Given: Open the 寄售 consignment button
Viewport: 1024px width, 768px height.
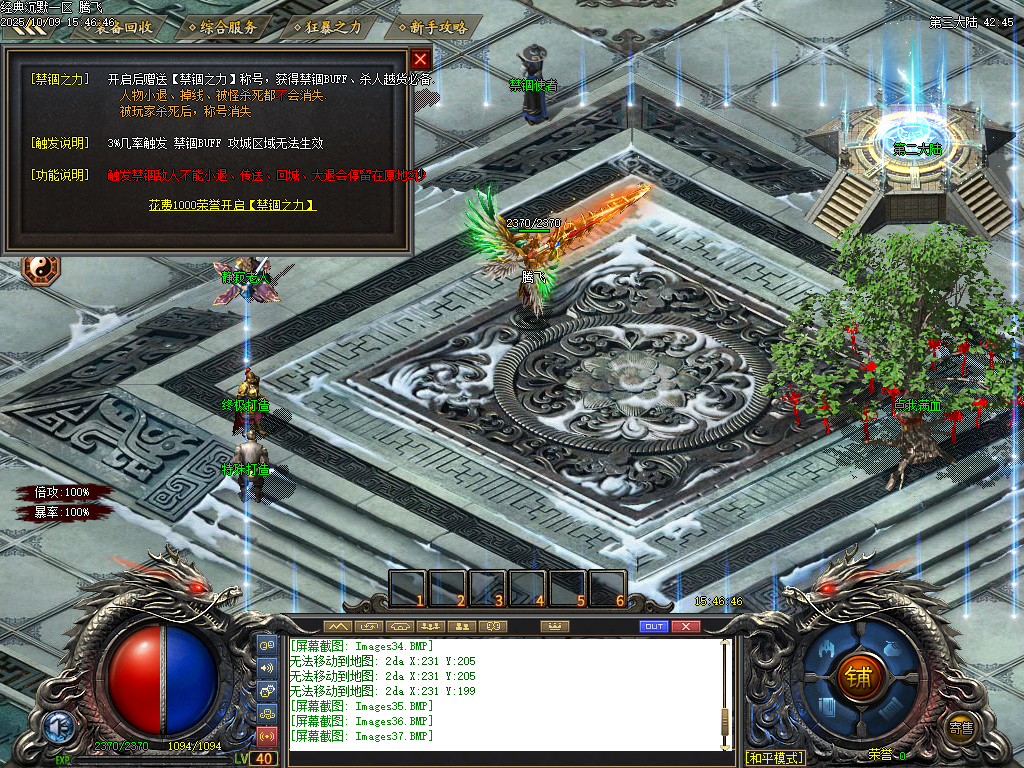Looking at the screenshot, I should tap(961, 727).
